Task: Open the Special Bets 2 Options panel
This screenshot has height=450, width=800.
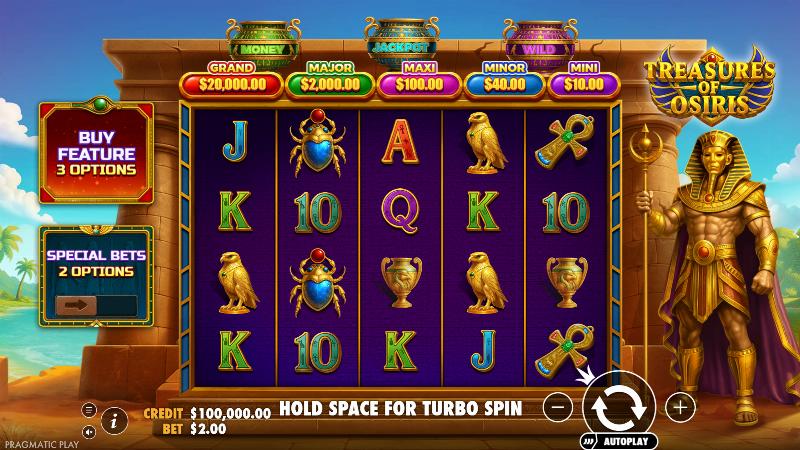Action: click(96, 261)
